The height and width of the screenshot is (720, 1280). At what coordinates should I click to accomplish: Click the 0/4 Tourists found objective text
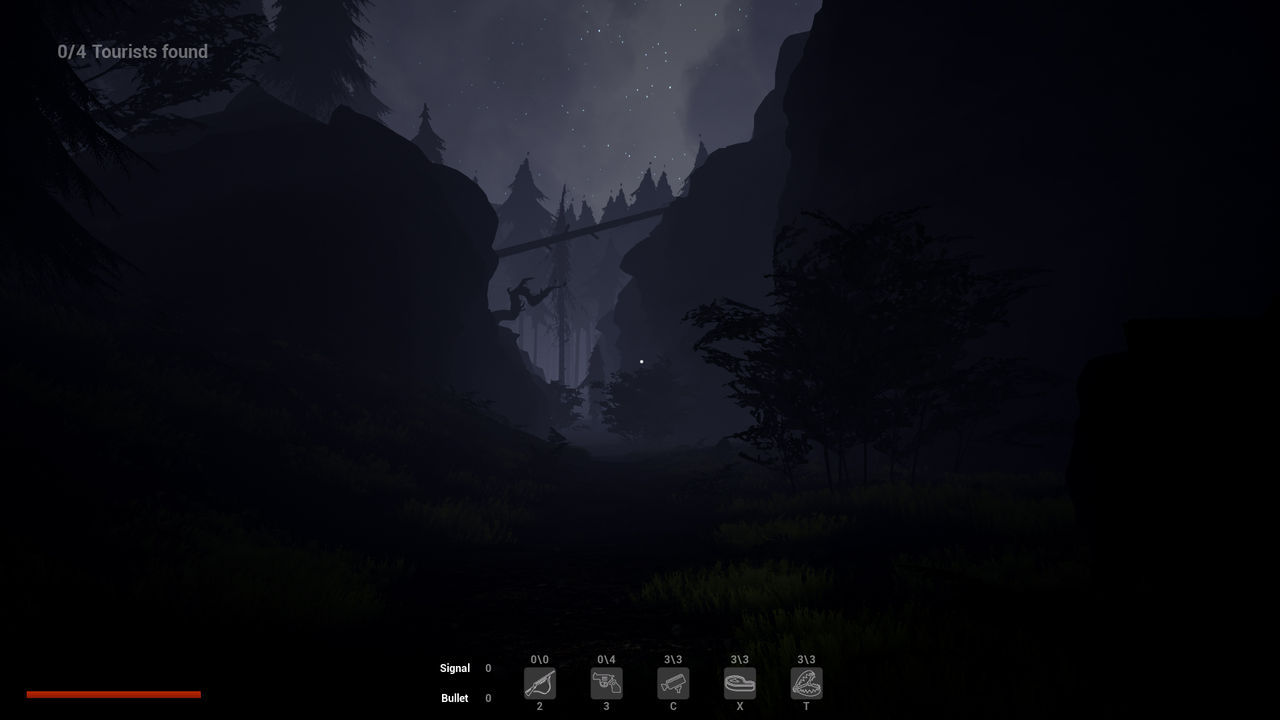coord(132,51)
